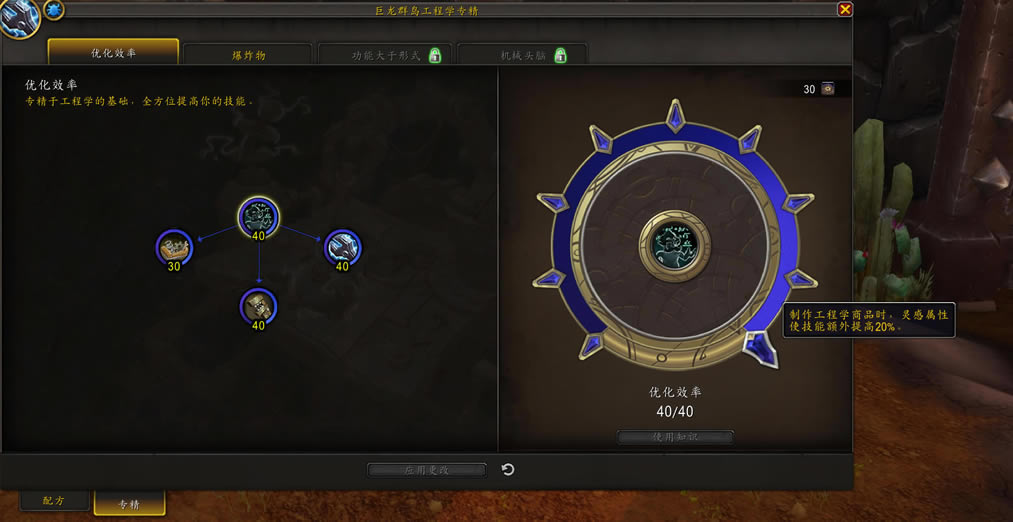1013x522 pixels.
Task: Select the top blueprint node in the tree
Action: [259, 215]
